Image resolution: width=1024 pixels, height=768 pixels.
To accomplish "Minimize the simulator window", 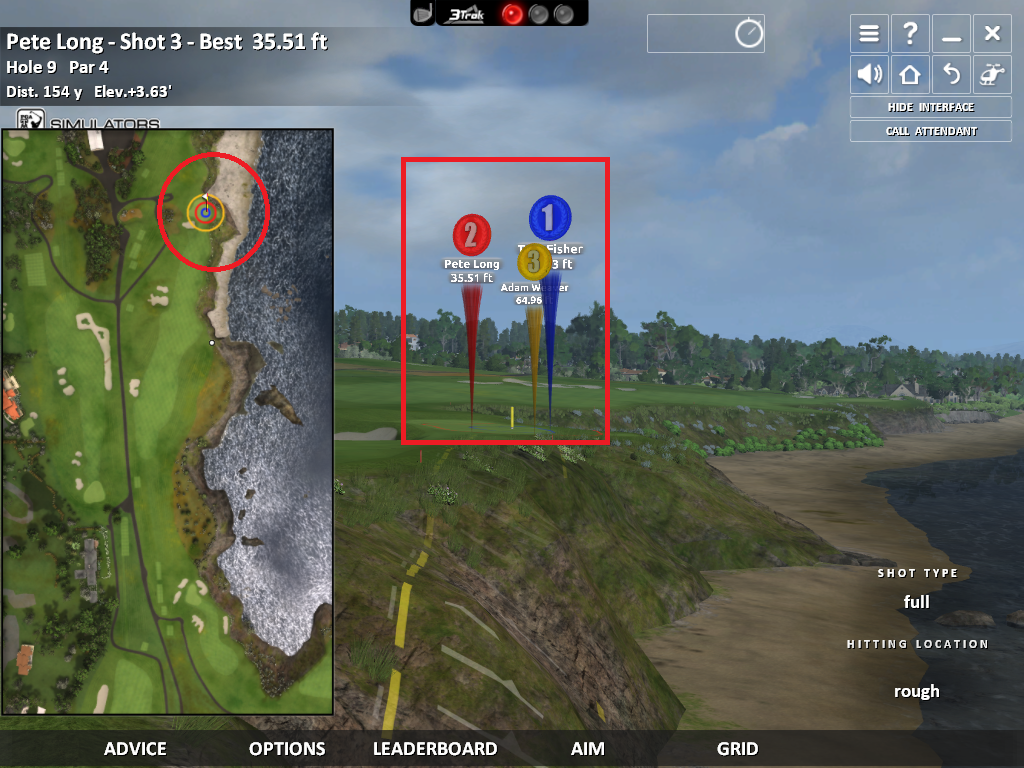I will (x=951, y=34).
